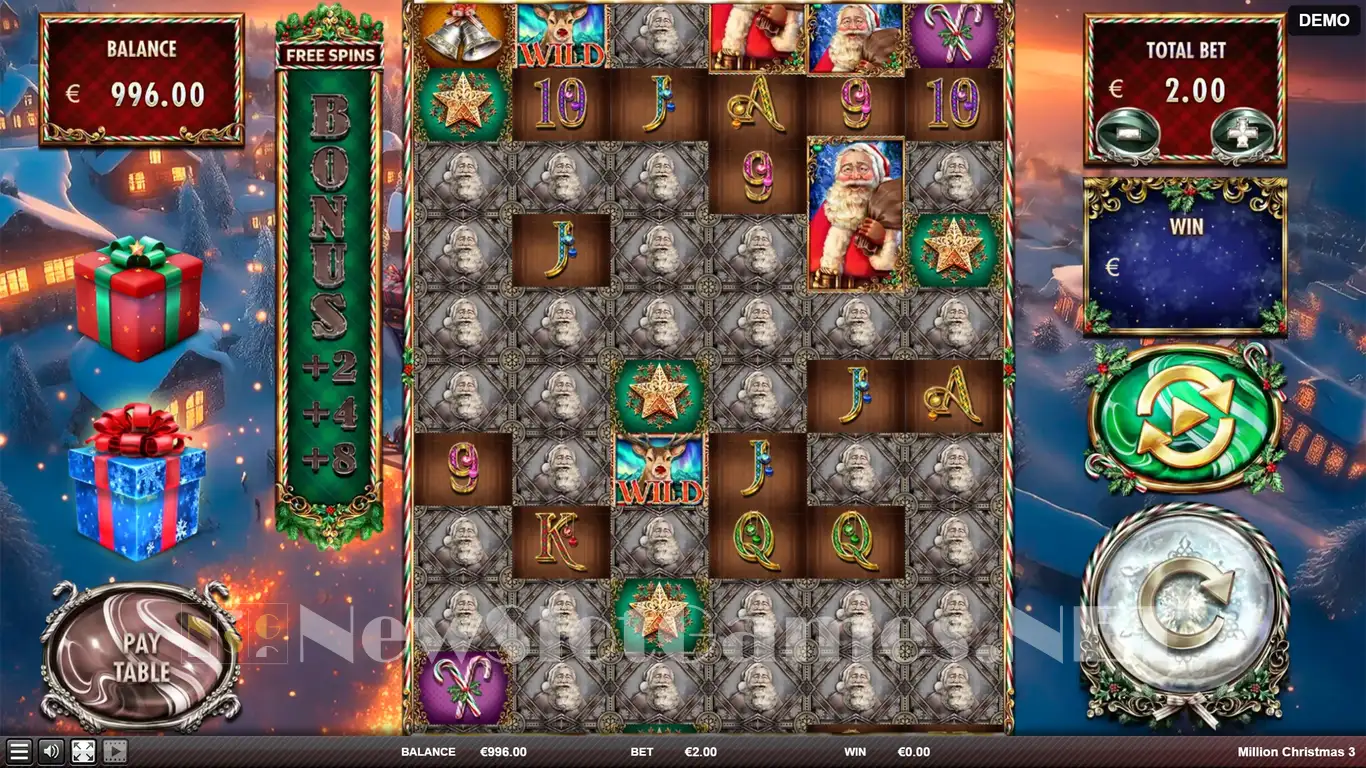Screen dimensions: 1366x768
Task: Decrease total bet with minus button
Action: pyautogui.click(x=1128, y=135)
